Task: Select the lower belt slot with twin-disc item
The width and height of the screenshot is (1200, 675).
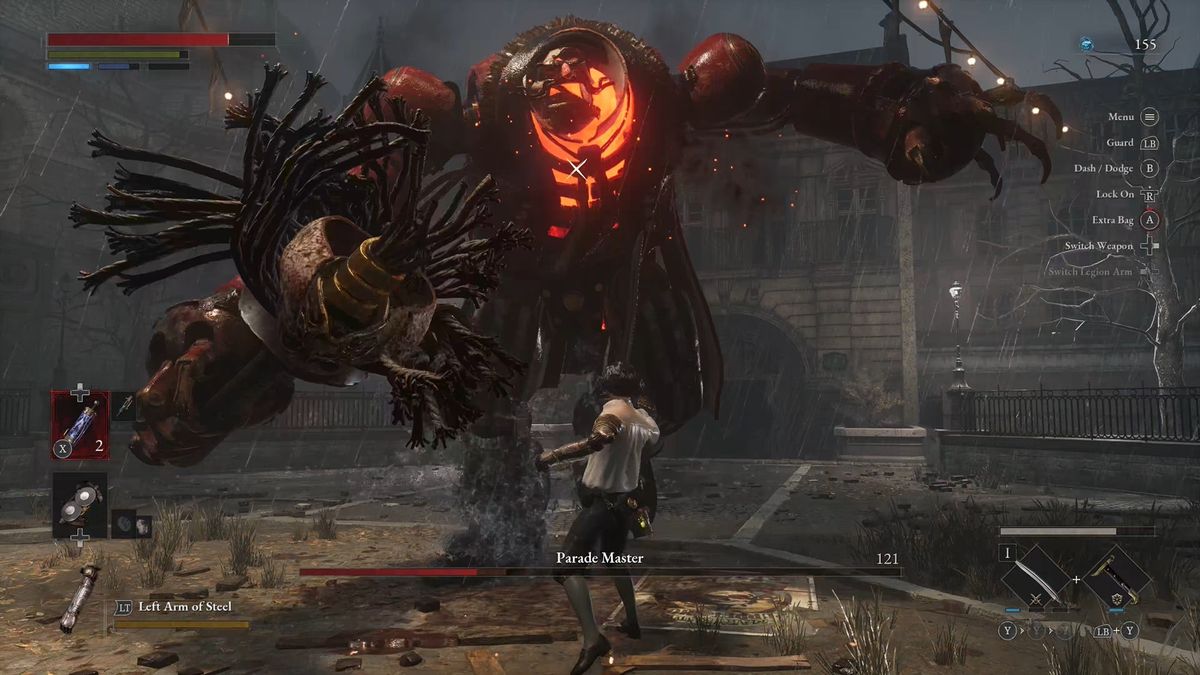Action: pyautogui.click(x=80, y=506)
